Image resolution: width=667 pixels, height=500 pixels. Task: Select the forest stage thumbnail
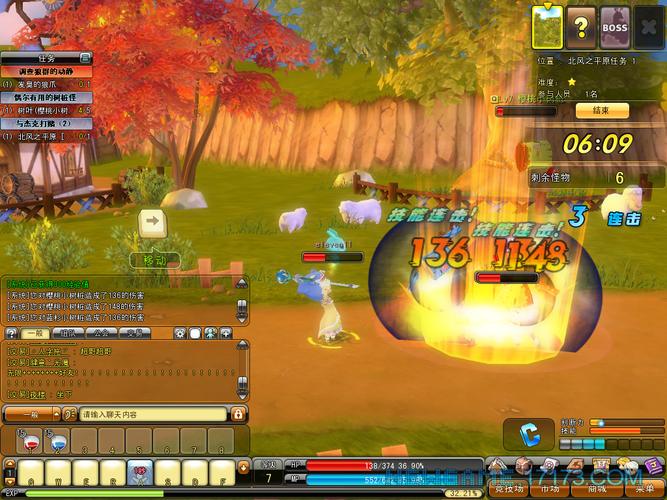click(547, 27)
